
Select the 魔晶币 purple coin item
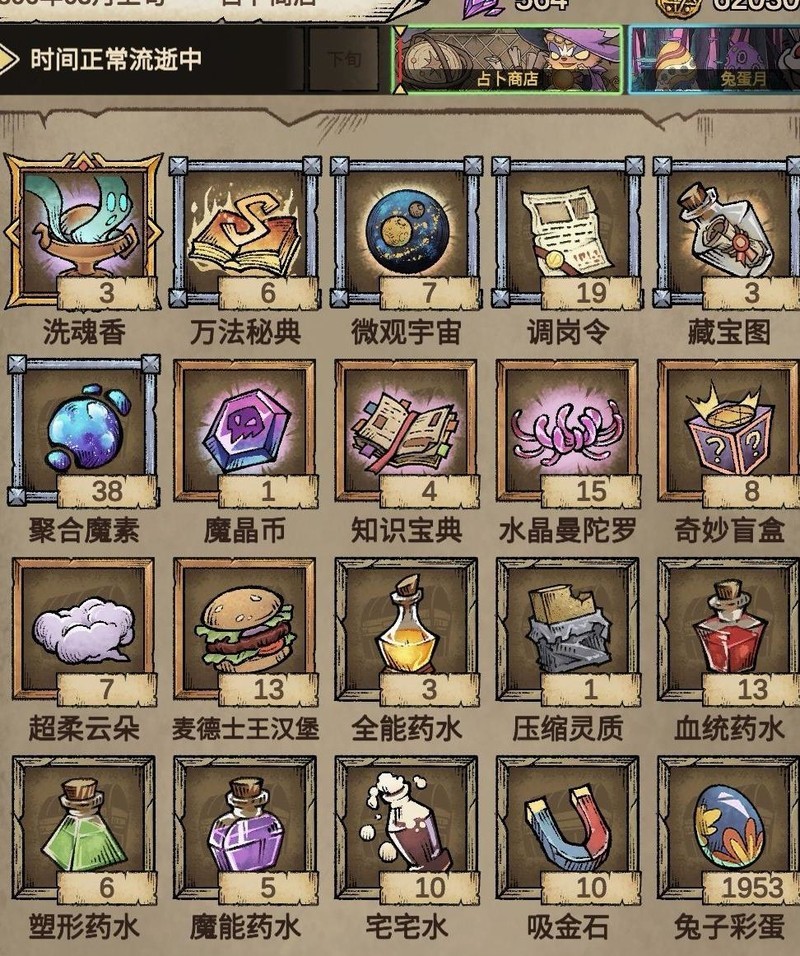[x=245, y=430]
